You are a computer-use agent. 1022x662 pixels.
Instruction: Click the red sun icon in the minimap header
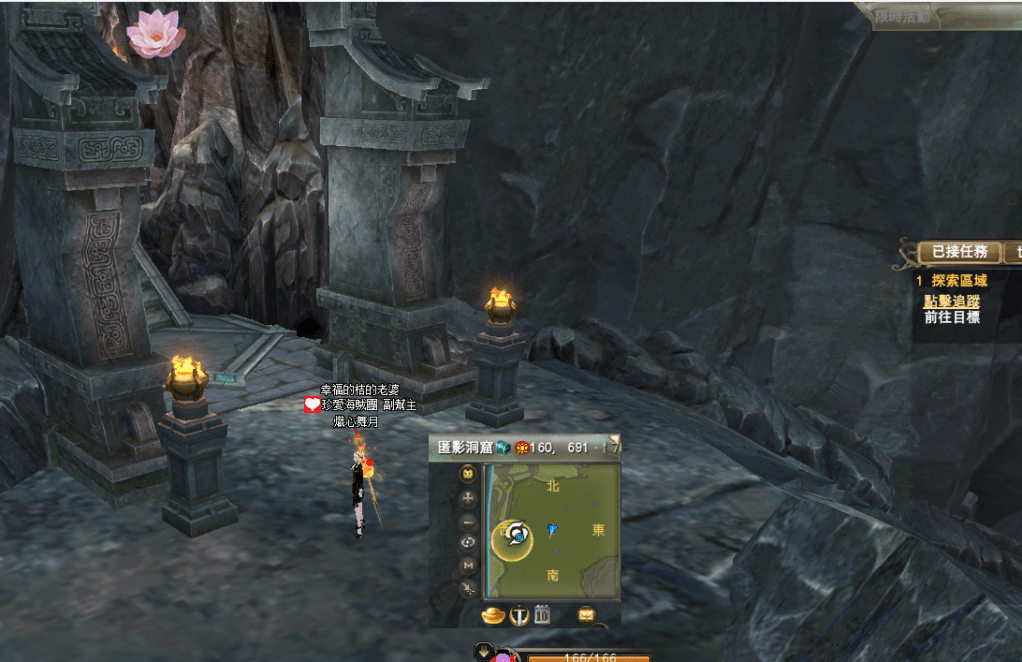522,448
